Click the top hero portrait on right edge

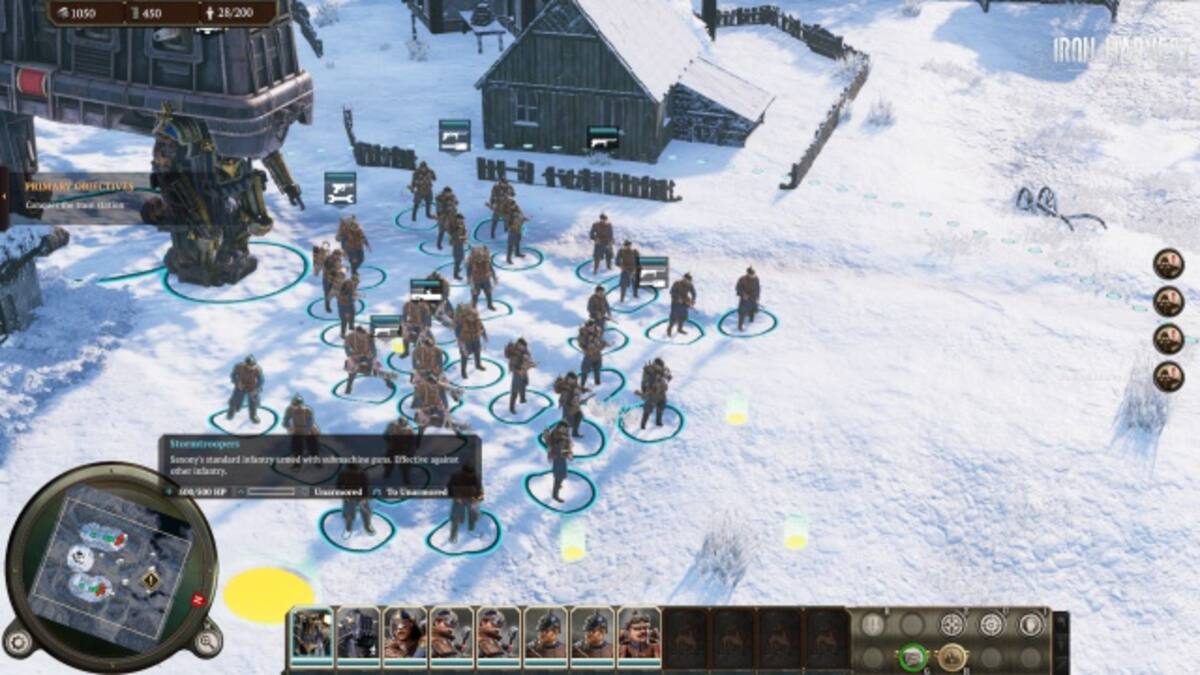coord(1168,264)
